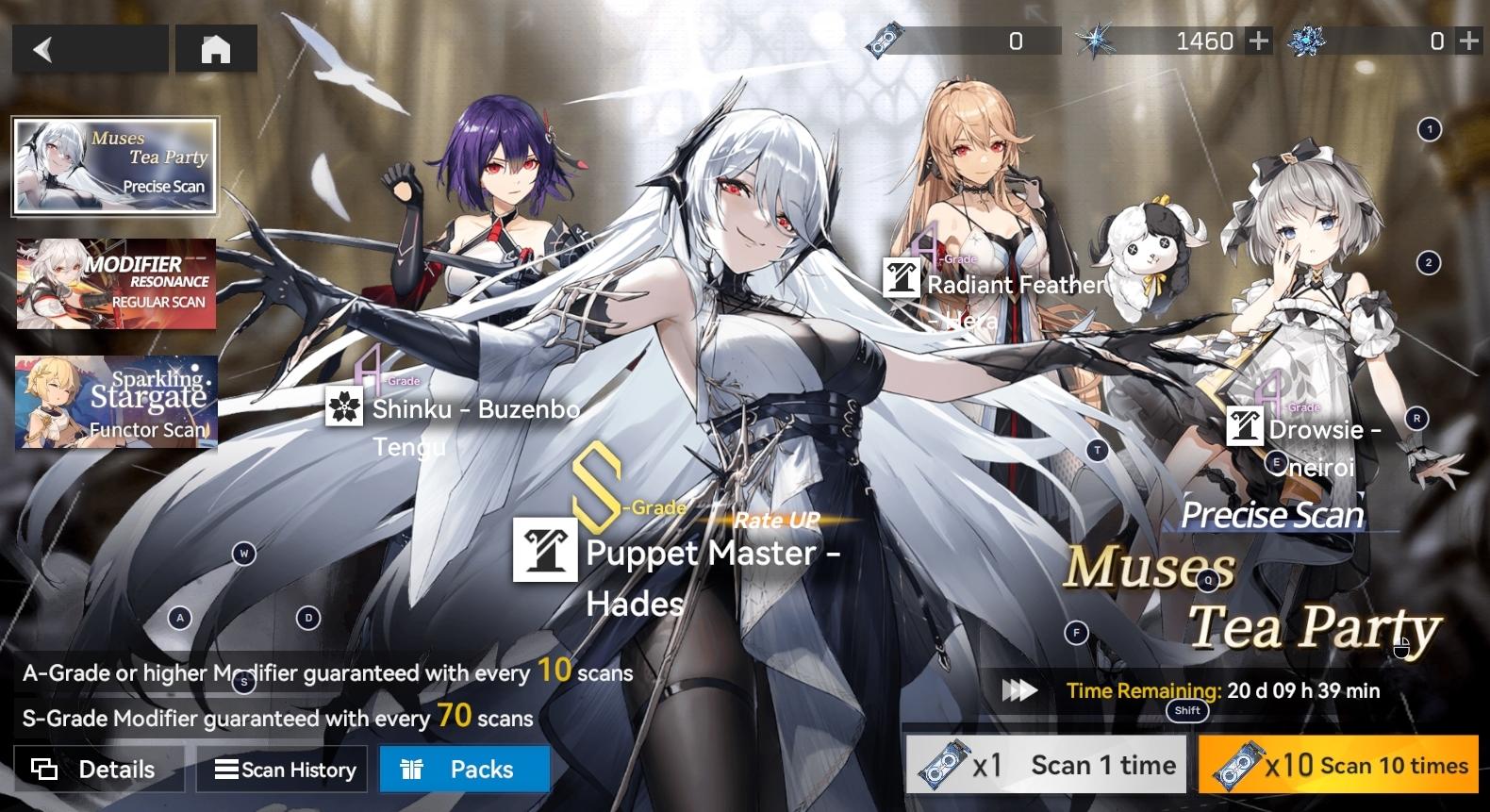Select the Sparkling Stargate Functor Scan banner
Screen dimensions: 1490x812
pyautogui.click(x=116, y=403)
